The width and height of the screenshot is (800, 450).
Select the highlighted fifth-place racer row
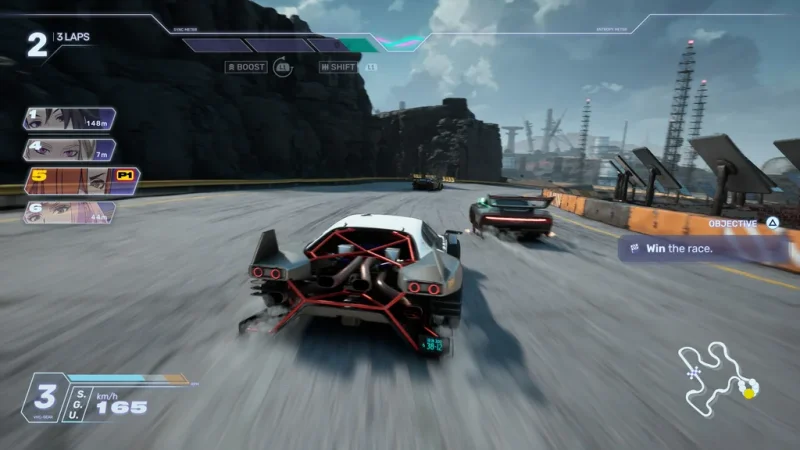(x=82, y=181)
